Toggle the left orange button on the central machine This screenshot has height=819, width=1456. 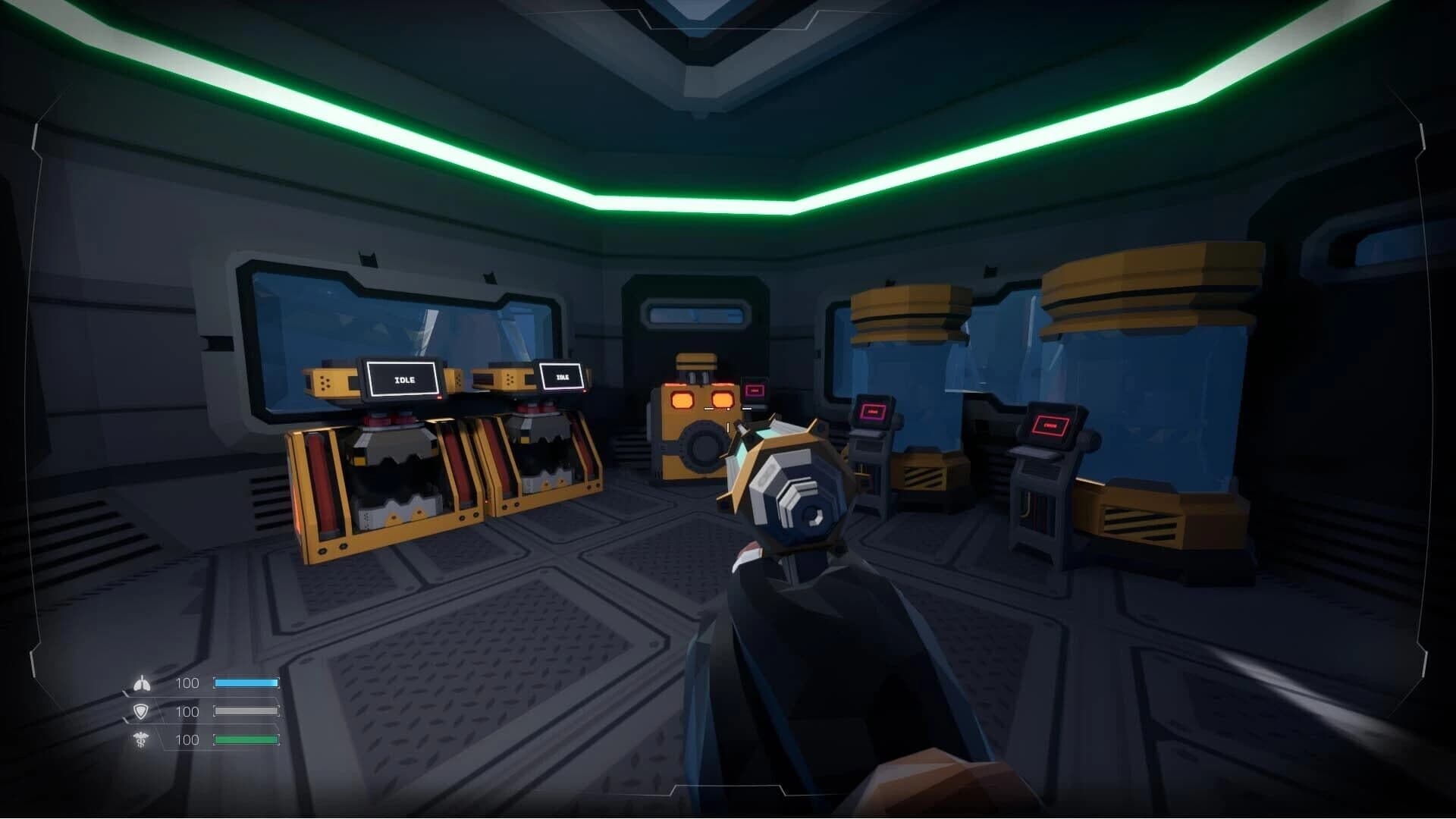683,398
